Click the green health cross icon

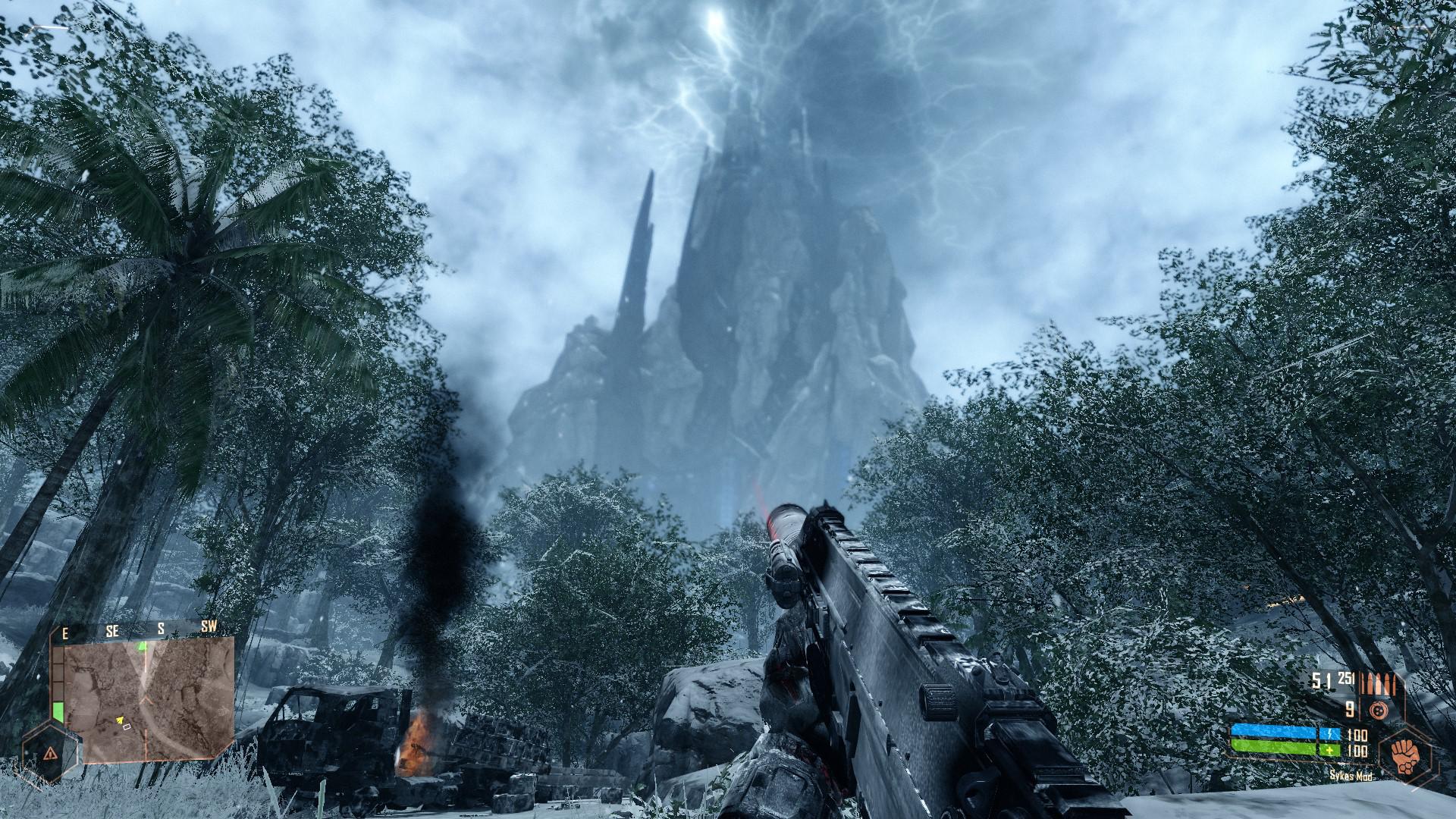pos(1330,750)
